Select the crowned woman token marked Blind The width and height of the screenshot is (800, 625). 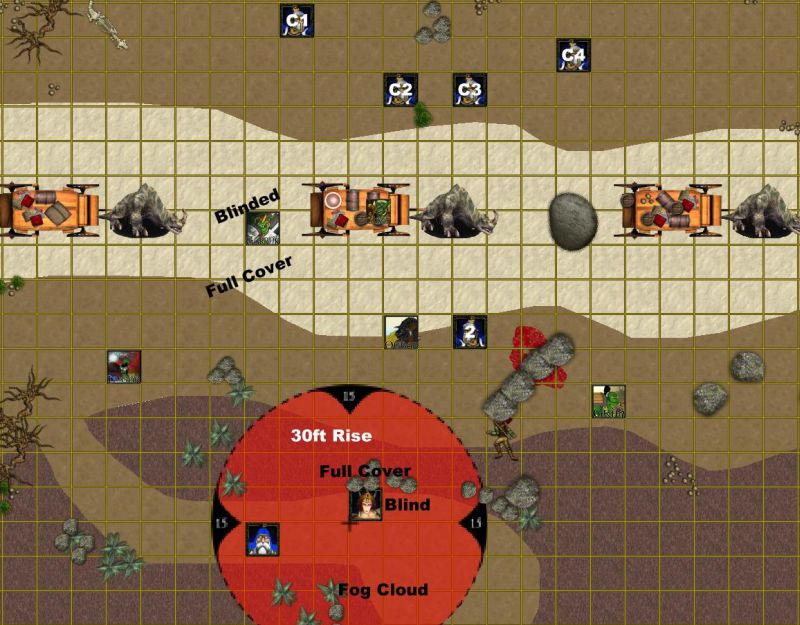click(x=364, y=505)
